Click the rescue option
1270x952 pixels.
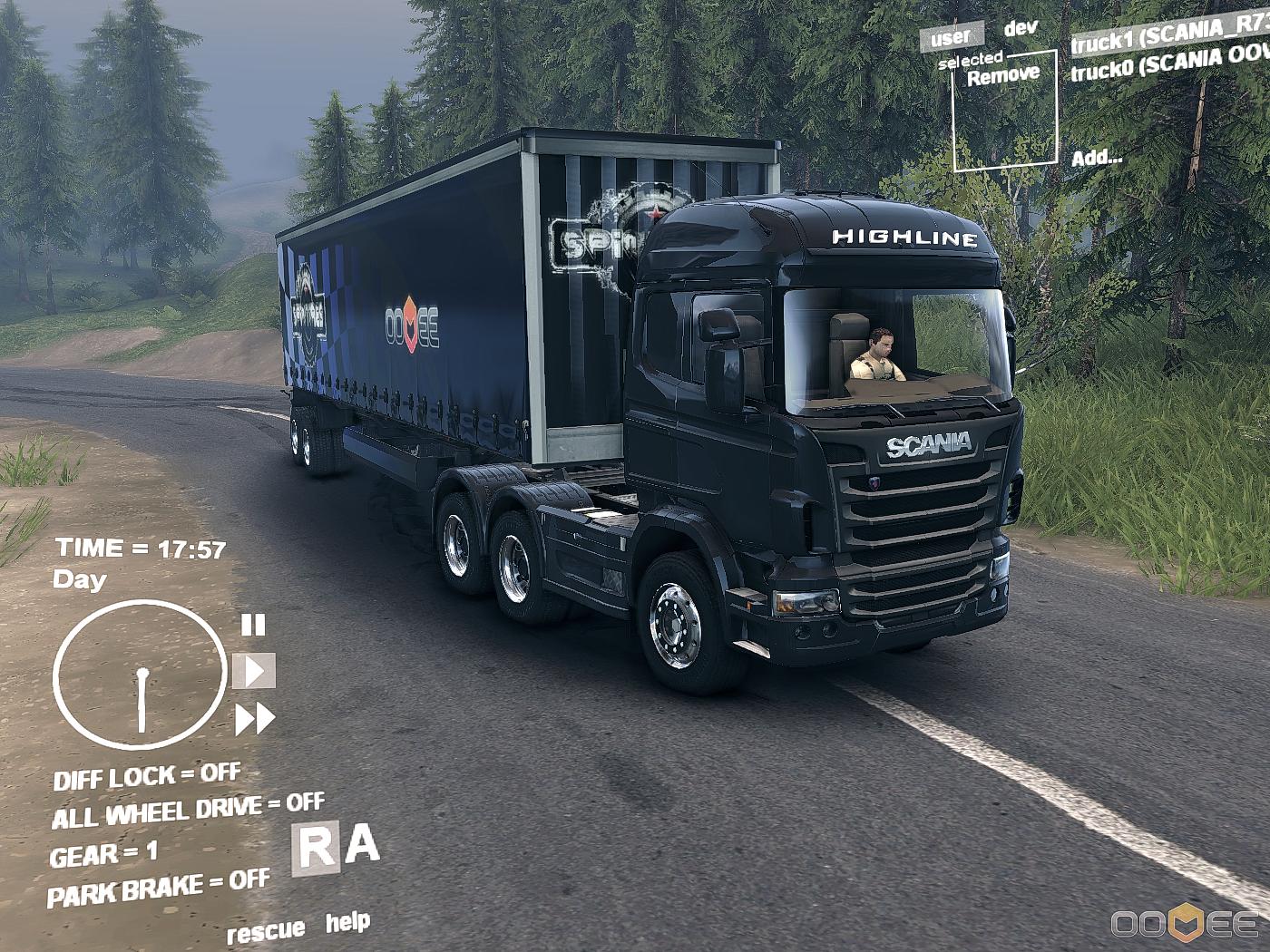pyautogui.click(x=265, y=931)
